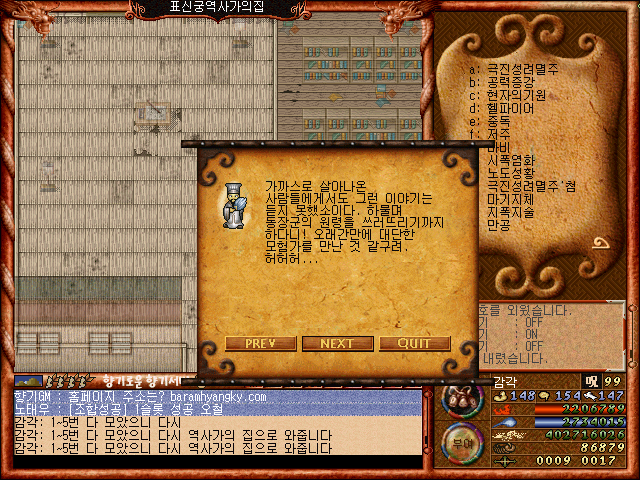Select the 극진성려멸주'첨 spell entry
The image size is (640, 480).
point(530,186)
